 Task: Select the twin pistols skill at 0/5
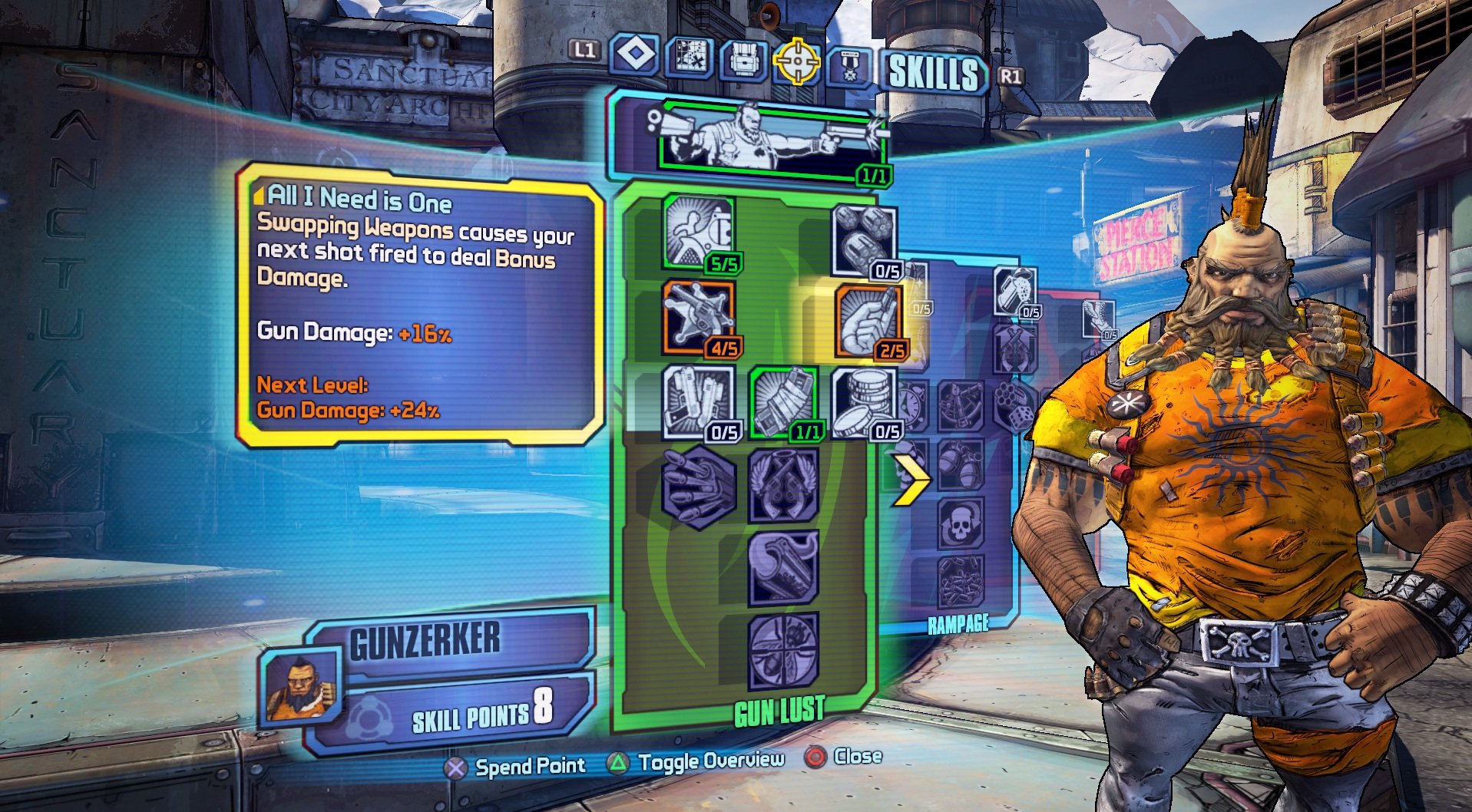[x=698, y=402]
